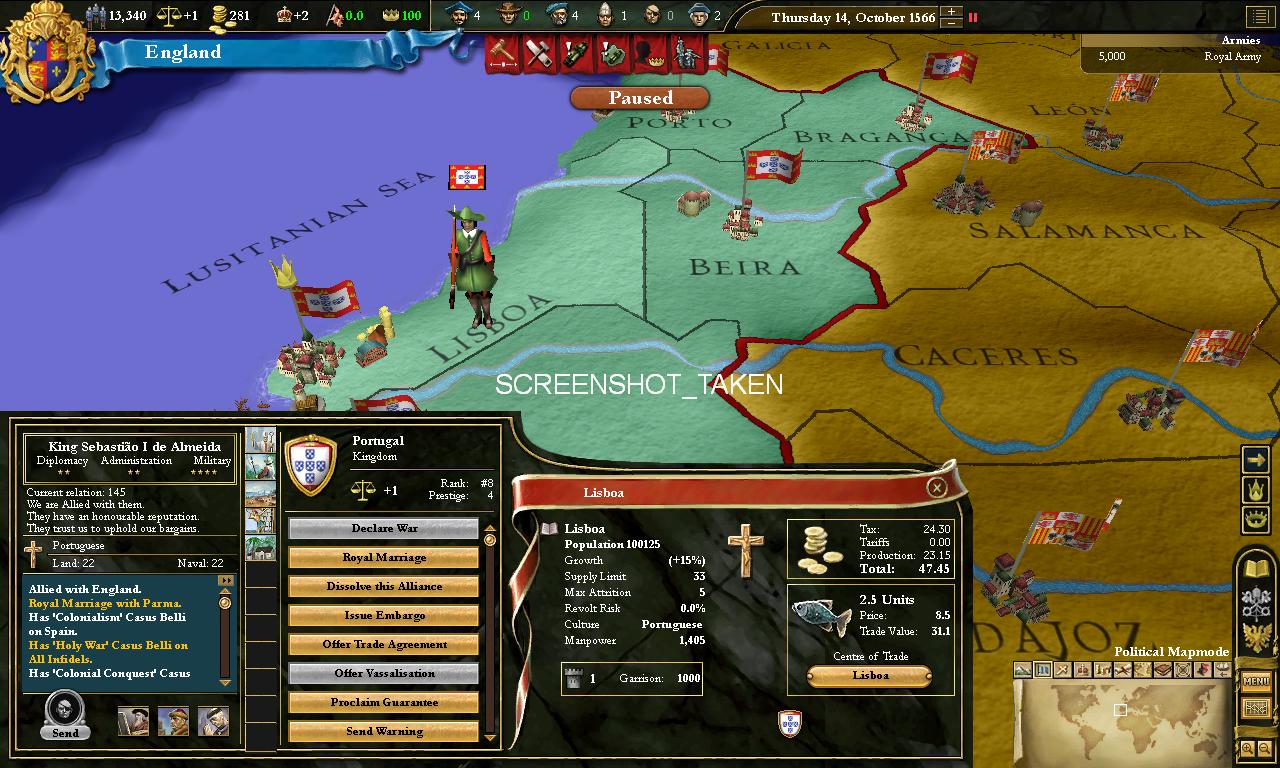Increase game speed with the plus button

[952, 12]
